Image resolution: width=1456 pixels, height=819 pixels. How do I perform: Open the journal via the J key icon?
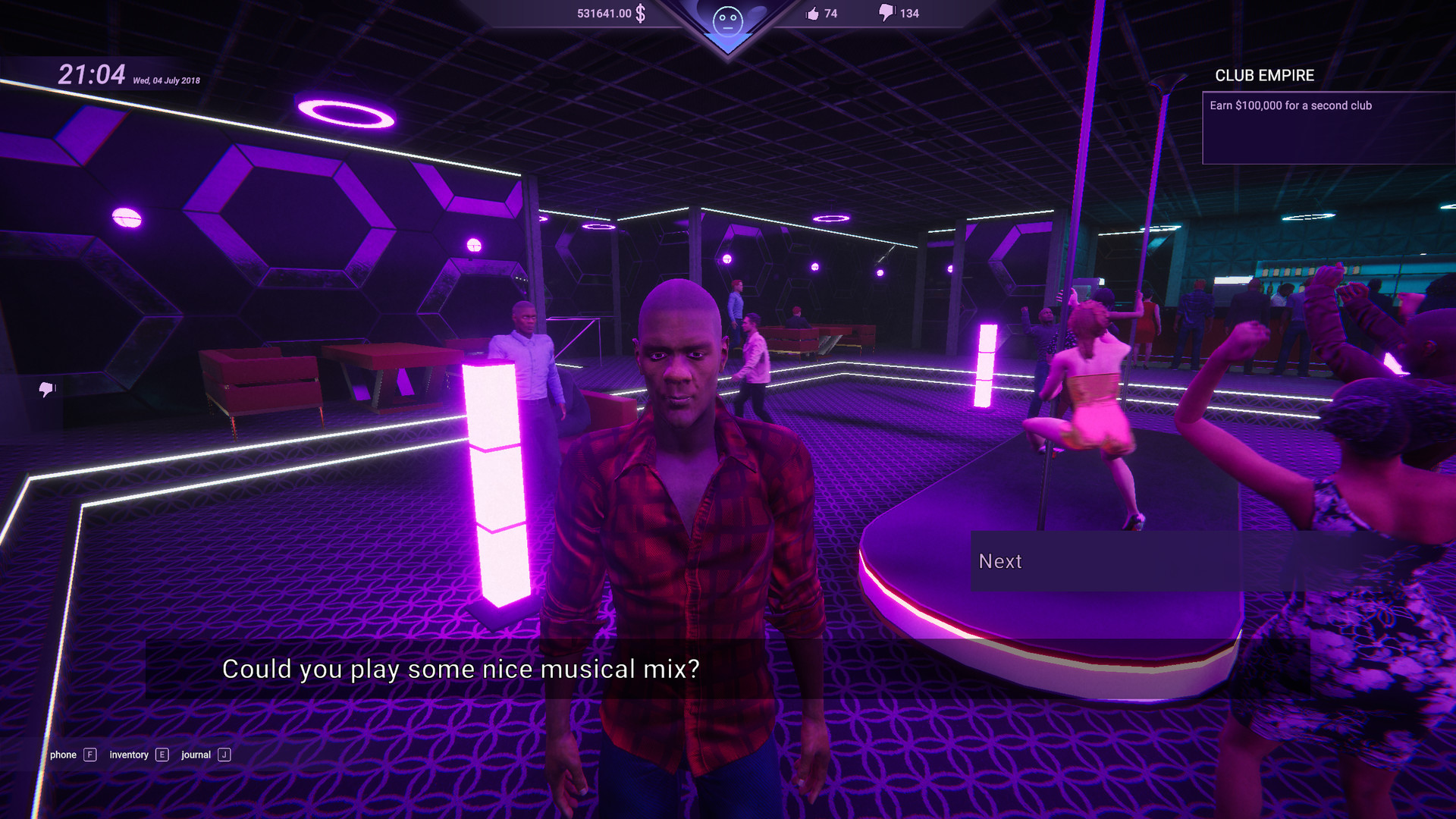click(x=224, y=755)
